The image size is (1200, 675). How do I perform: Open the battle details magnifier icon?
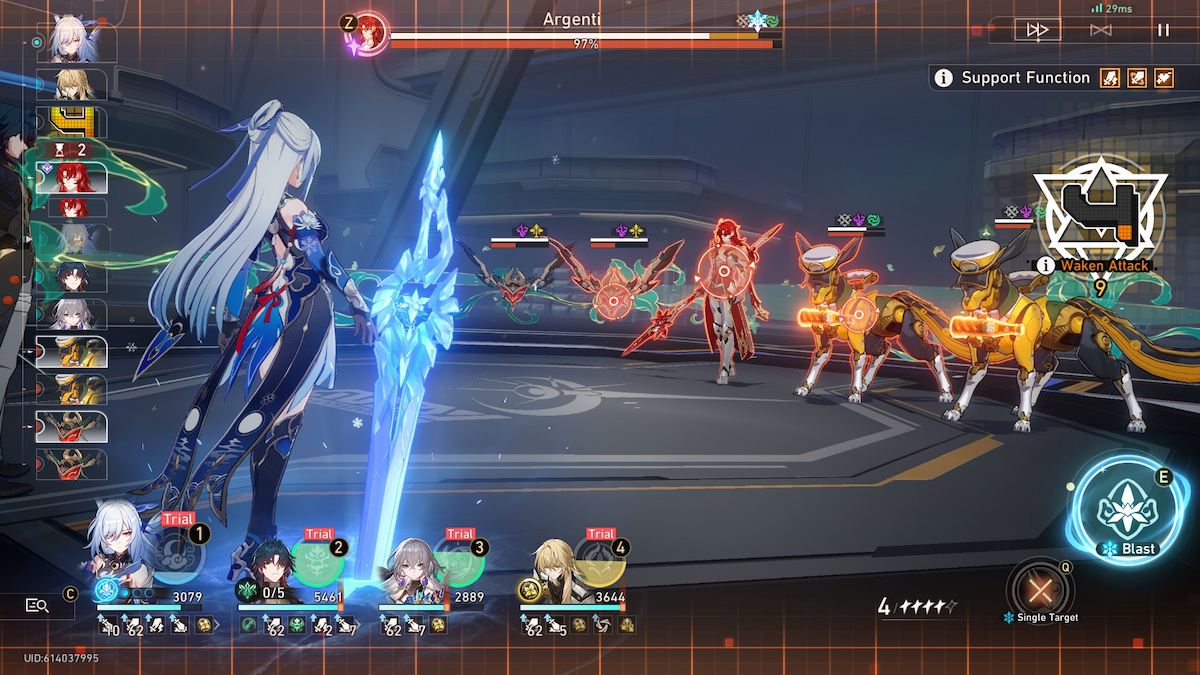[x=38, y=604]
